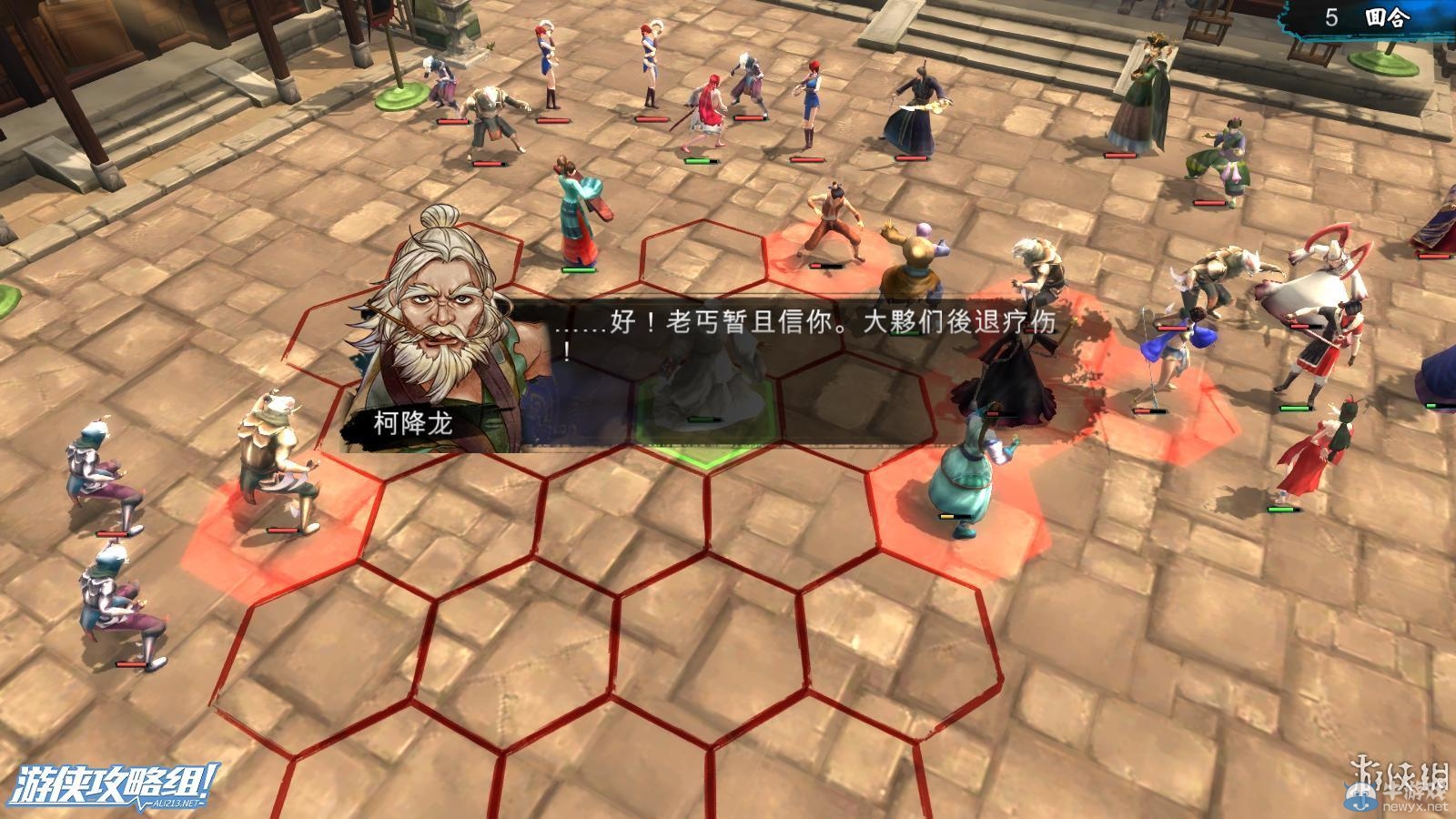Select the blue-dressed fighter with red hair up top
1456x819 pixels.
pyautogui.click(x=810, y=100)
